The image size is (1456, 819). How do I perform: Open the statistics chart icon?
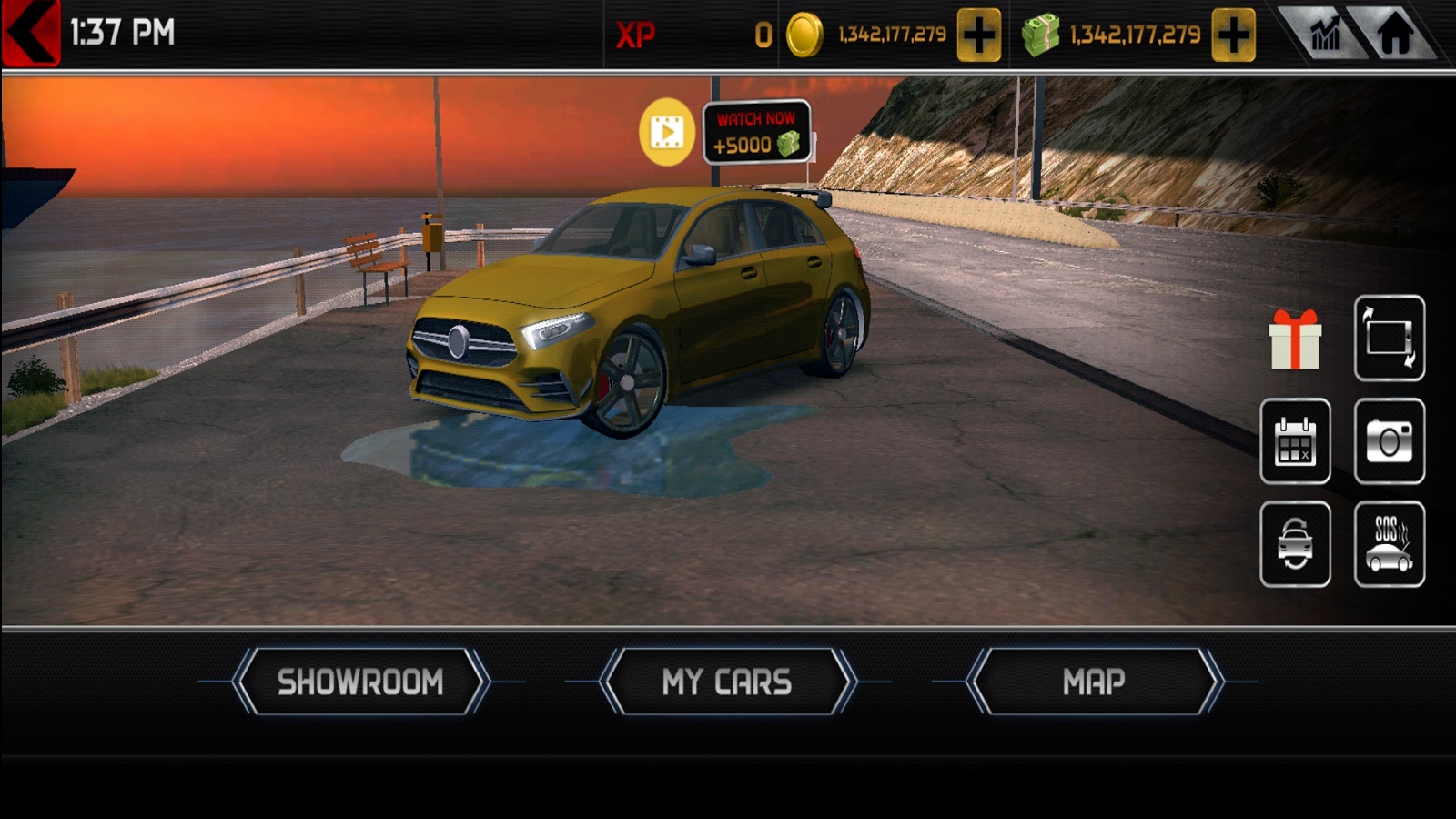(x=1324, y=35)
